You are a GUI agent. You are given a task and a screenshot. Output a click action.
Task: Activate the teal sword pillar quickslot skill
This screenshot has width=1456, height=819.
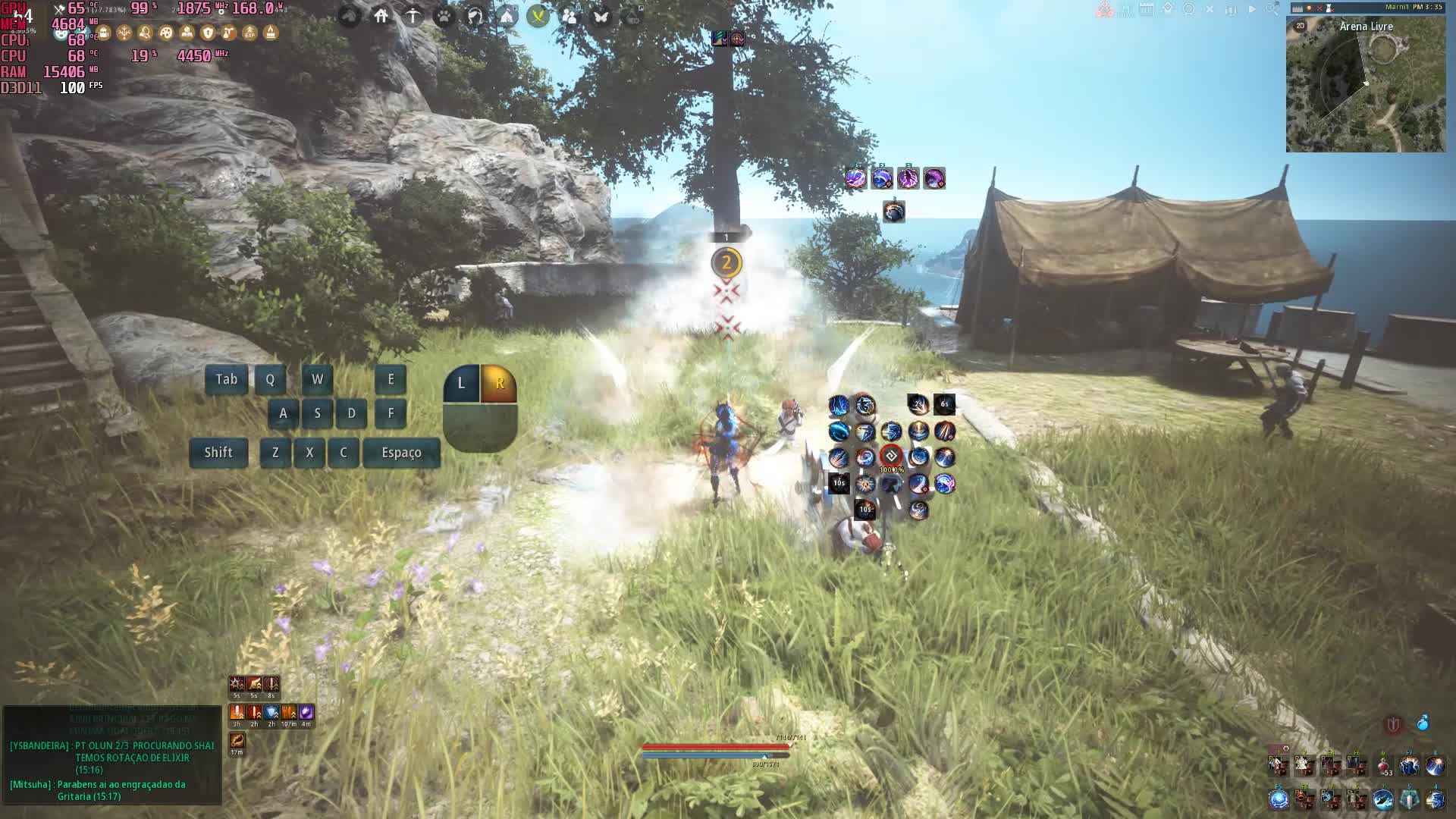(1409, 799)
